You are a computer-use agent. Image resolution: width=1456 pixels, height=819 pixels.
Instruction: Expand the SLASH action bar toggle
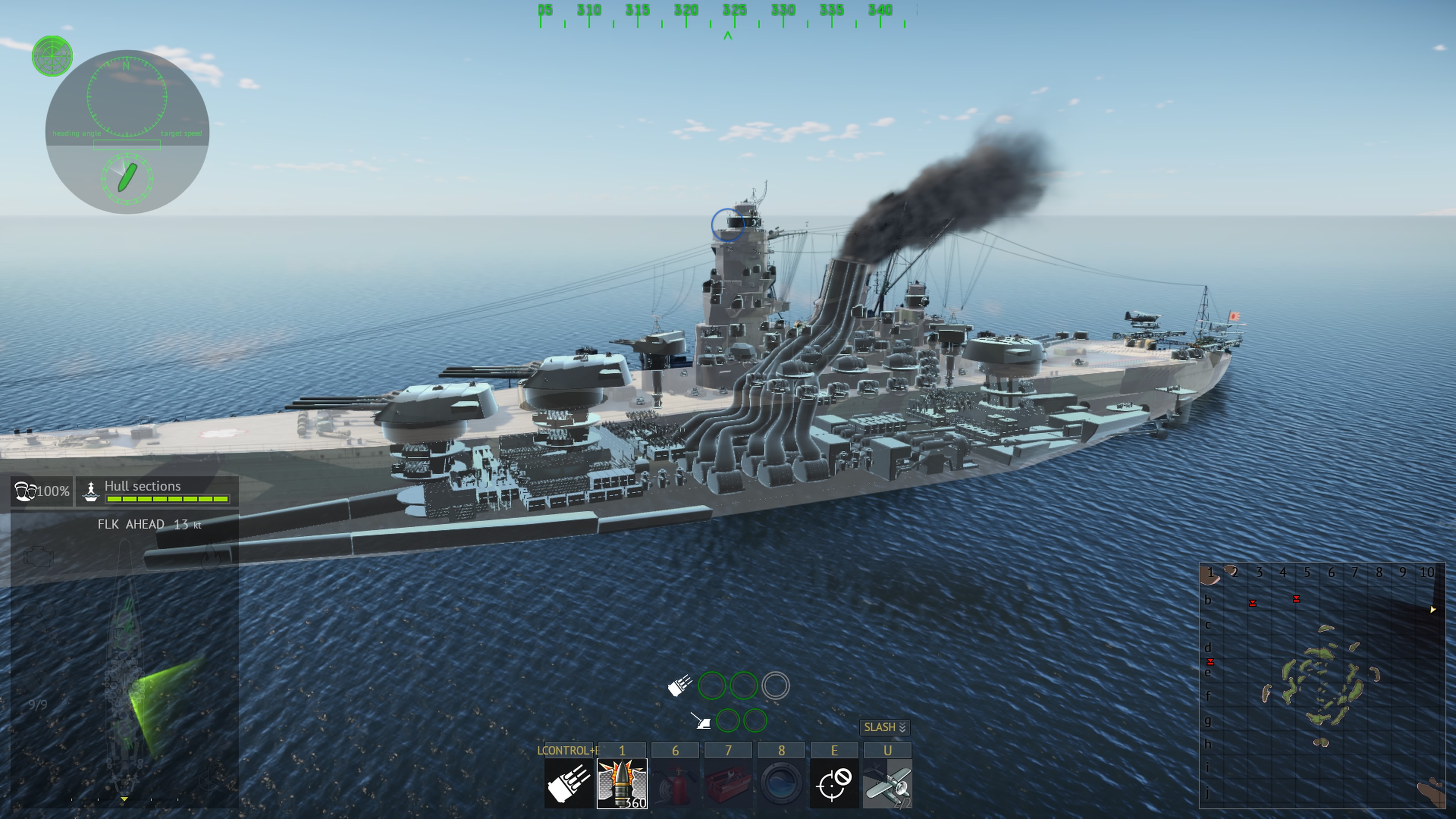coord(885,728)
